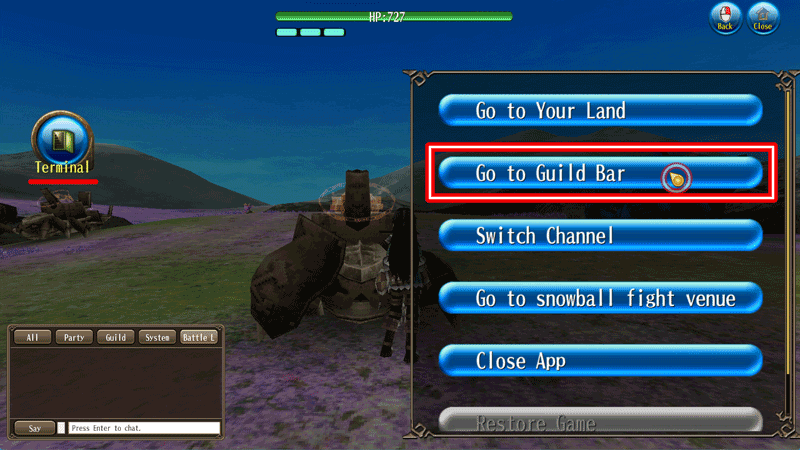
Task: Click the Back button
Action: [725, 19]
